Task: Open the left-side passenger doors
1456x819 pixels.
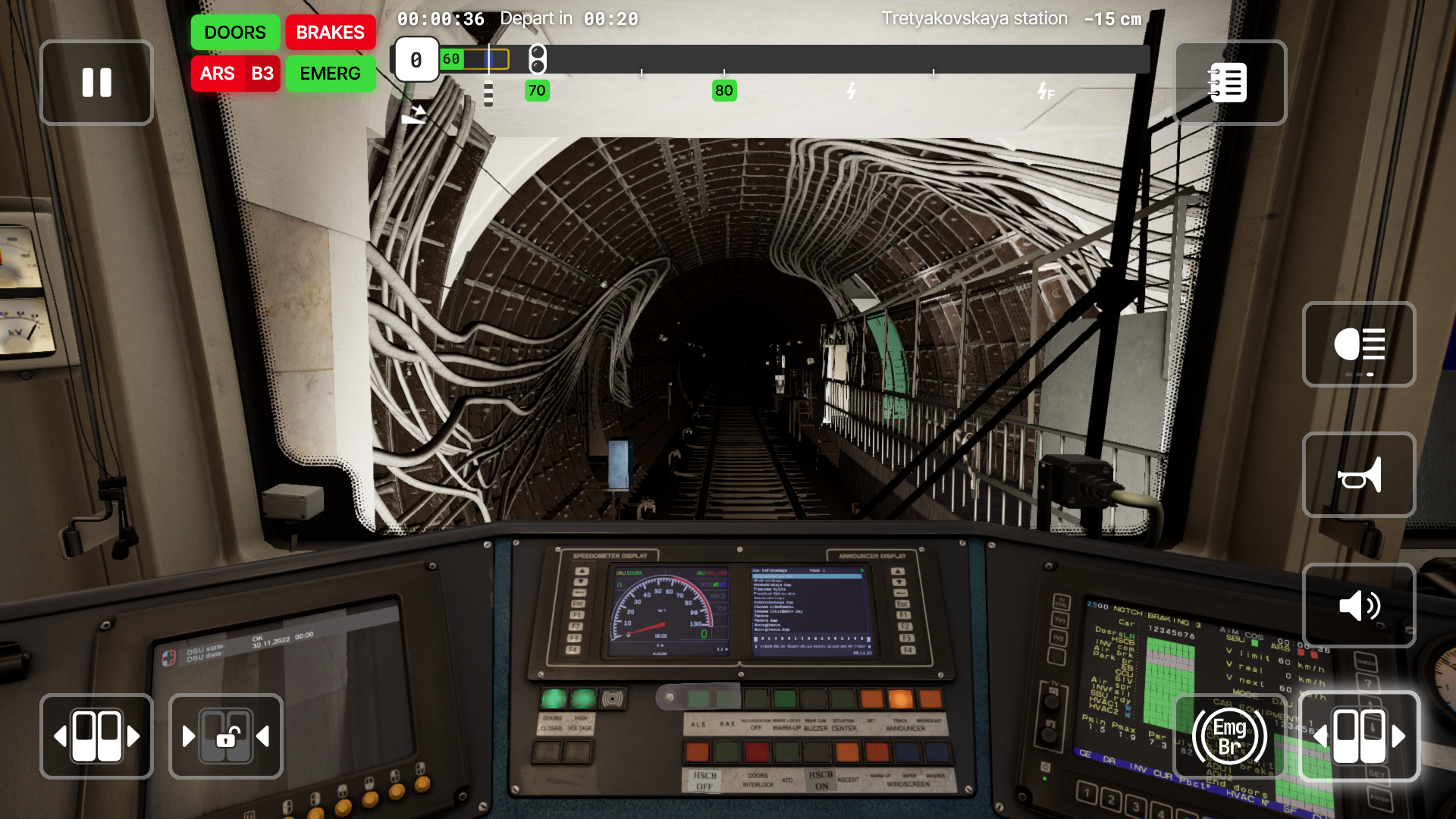Action: click(x=96, y=736)
